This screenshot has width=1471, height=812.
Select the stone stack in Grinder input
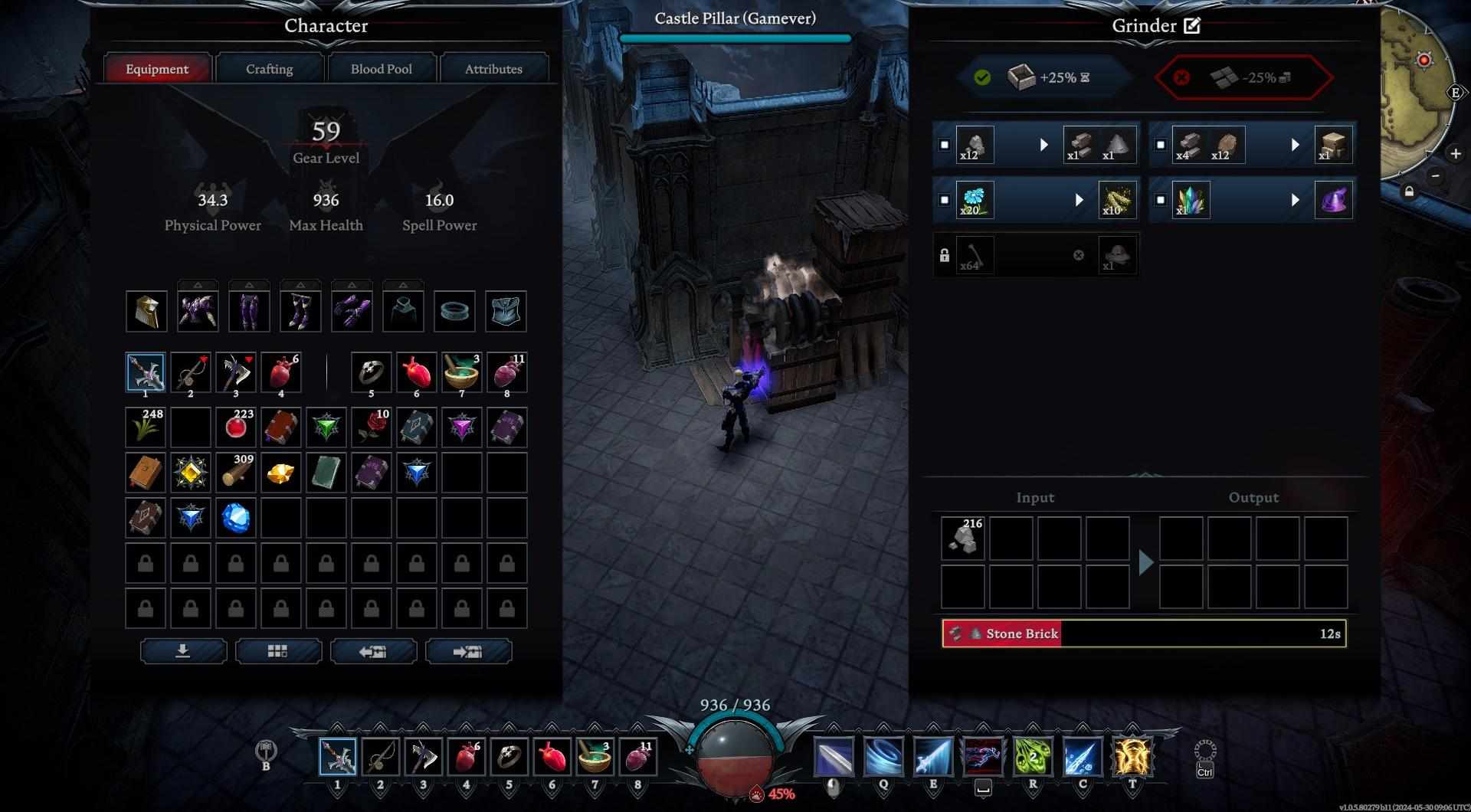[x=963, y=538]
